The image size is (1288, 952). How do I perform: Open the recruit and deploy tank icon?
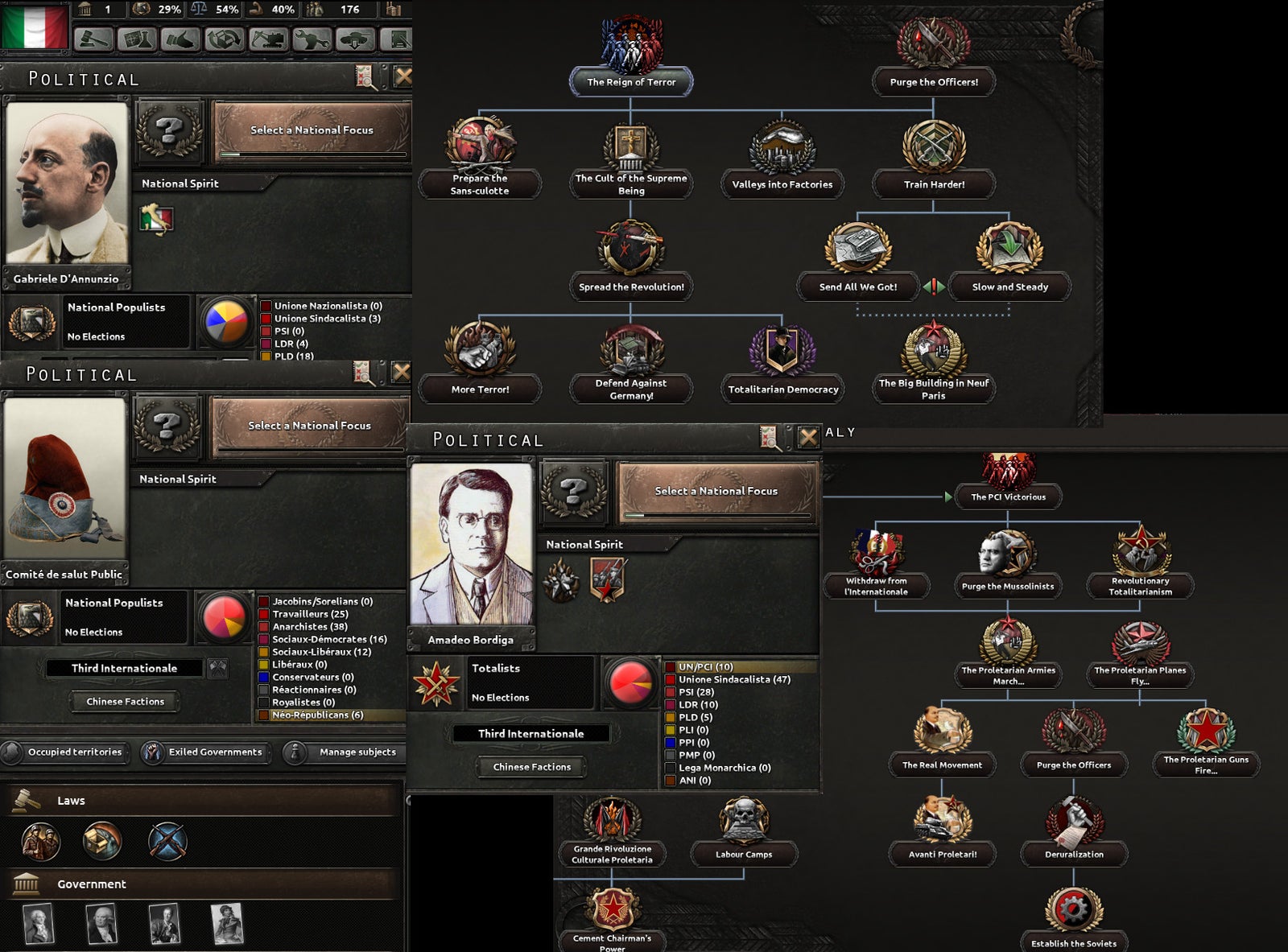click(x=357, y=38)
